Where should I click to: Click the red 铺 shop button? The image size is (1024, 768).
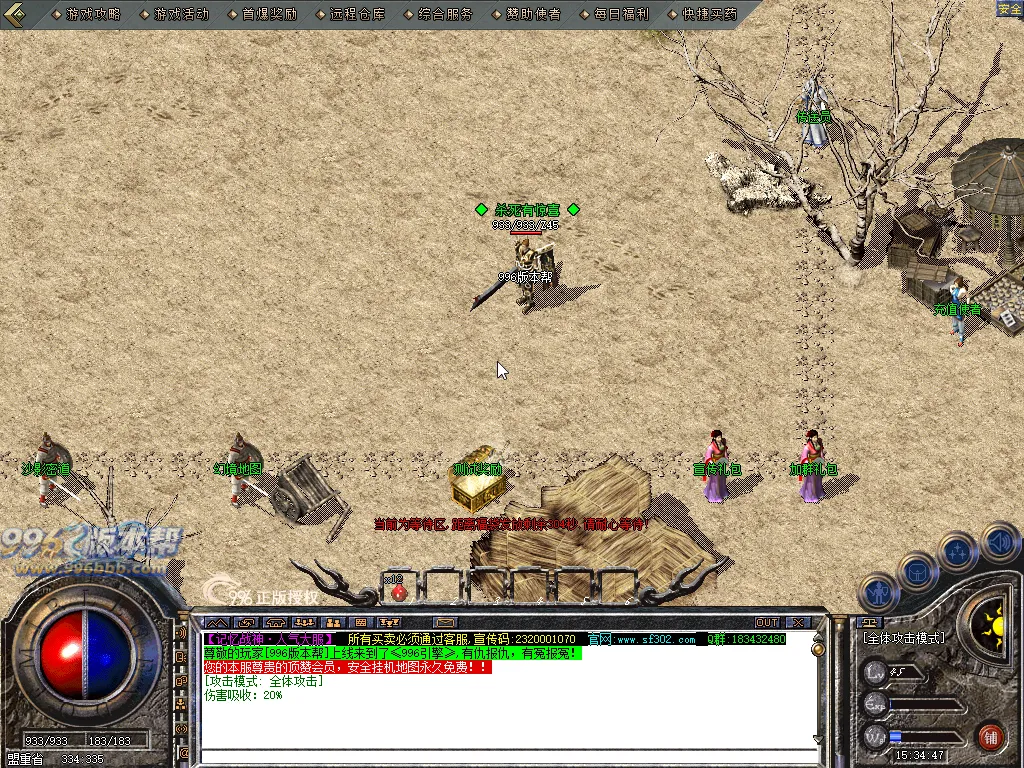tap(991, 737)
